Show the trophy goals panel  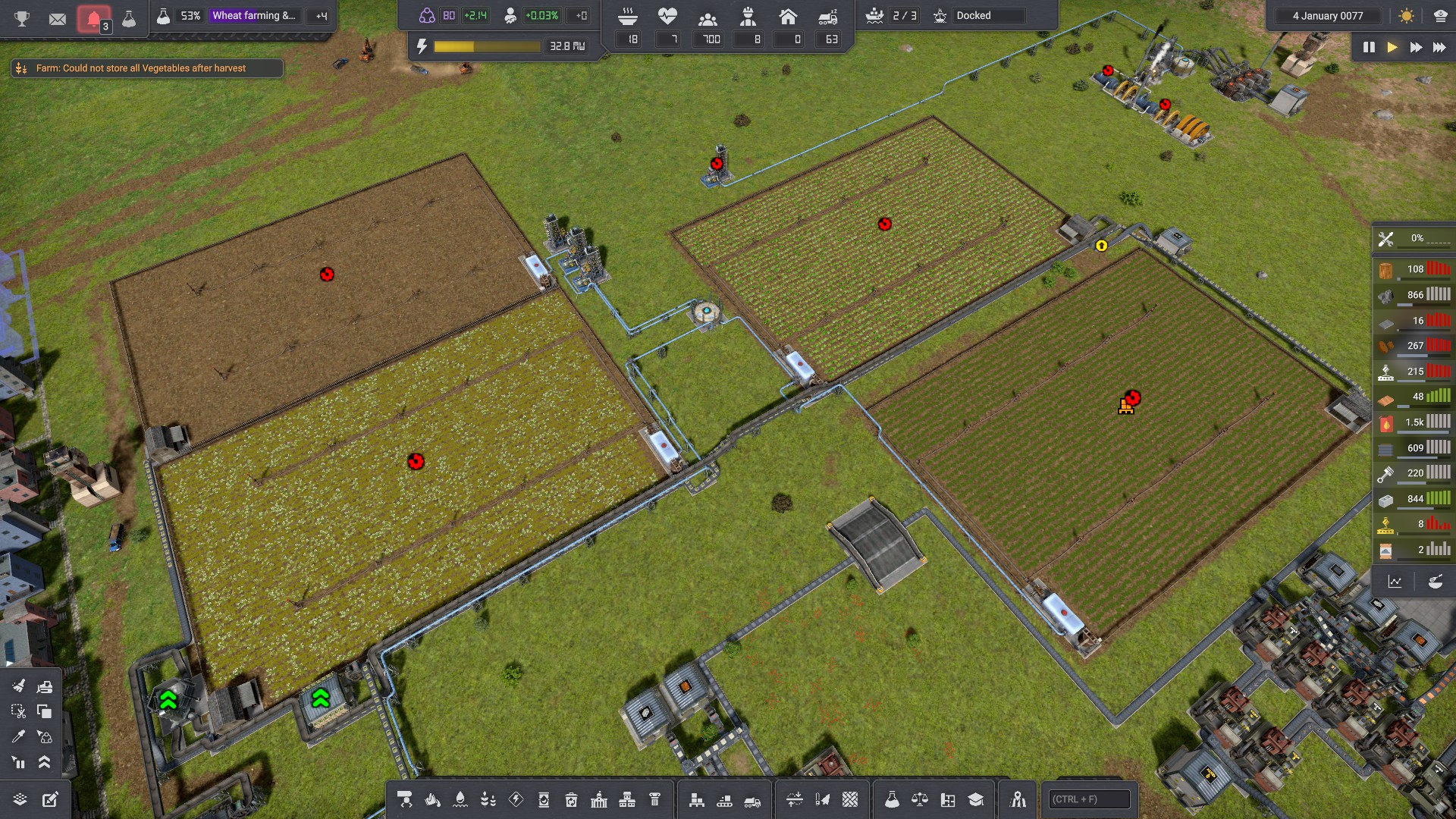tap(22, 18)
